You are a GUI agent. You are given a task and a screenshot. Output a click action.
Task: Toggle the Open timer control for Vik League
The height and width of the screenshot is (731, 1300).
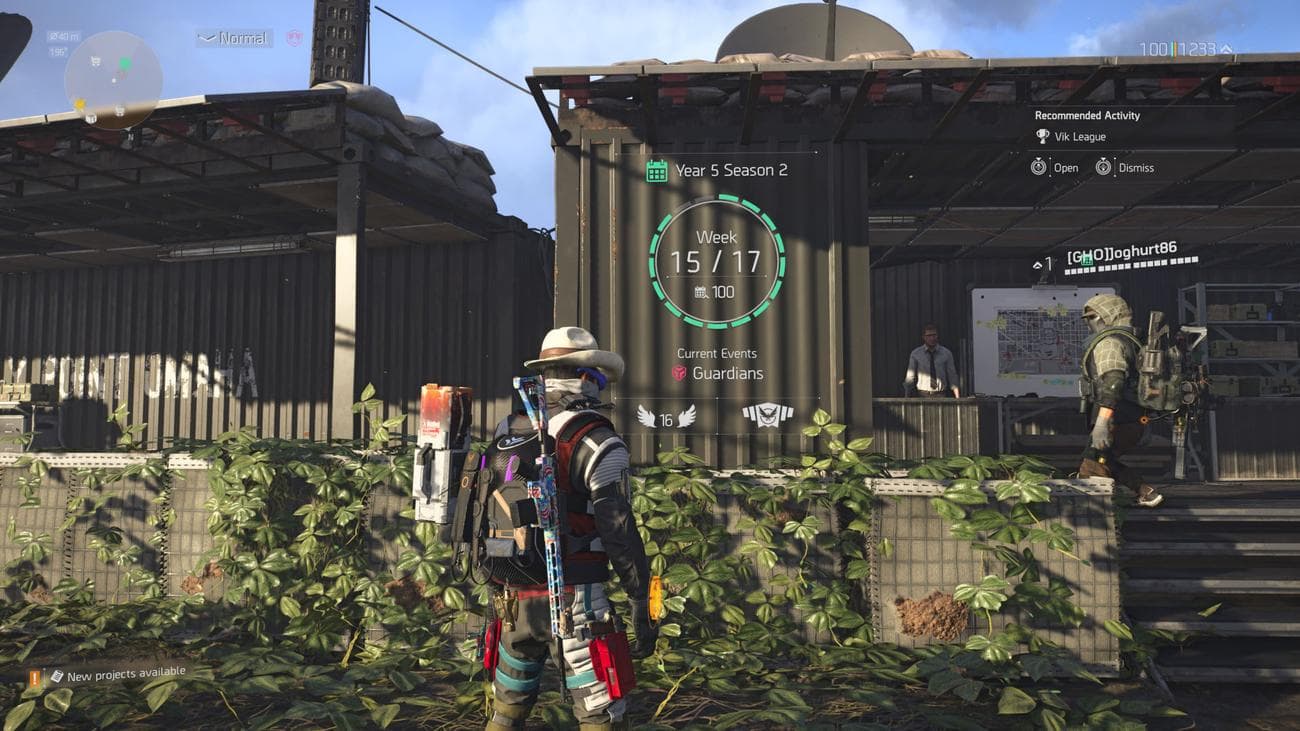click(x=1040, y=167)
